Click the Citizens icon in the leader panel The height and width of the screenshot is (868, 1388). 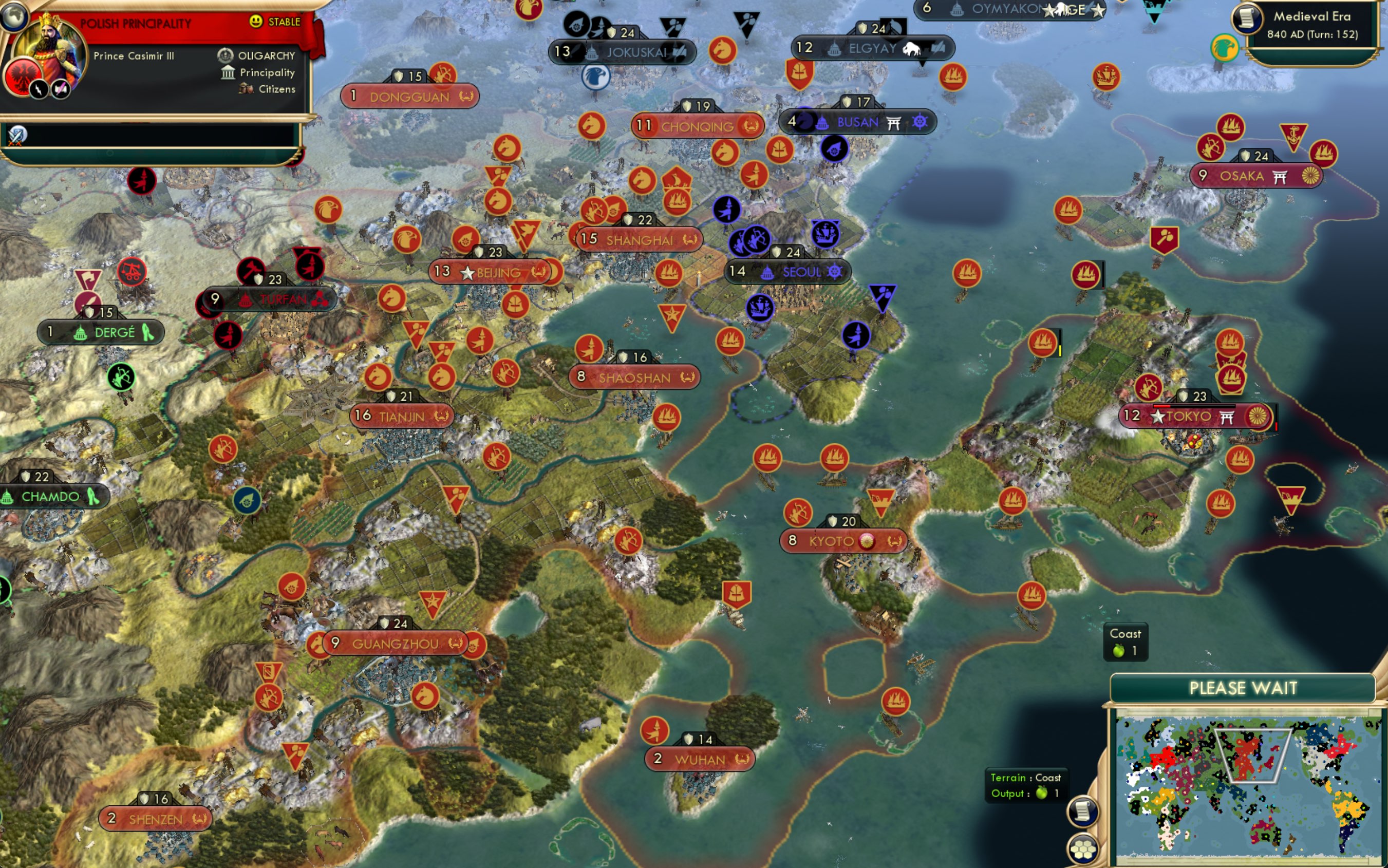[246, 89]
